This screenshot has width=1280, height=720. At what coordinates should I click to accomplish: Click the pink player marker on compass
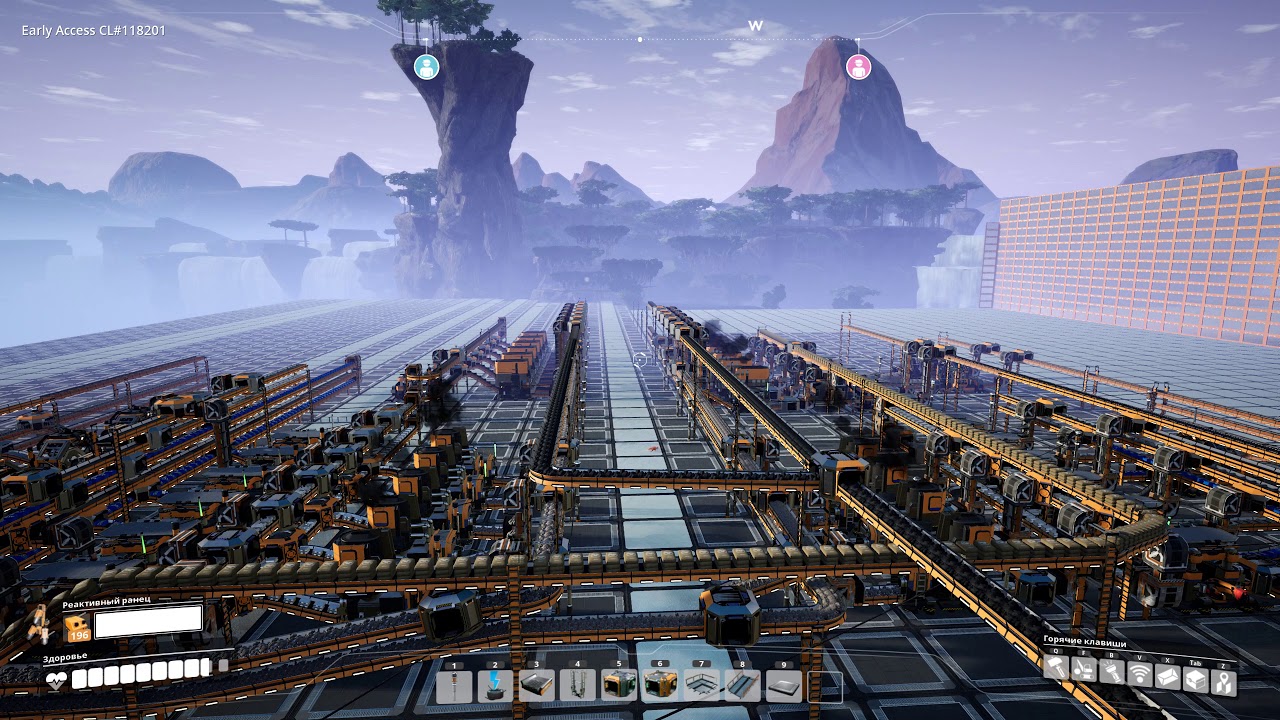[858, 67]
